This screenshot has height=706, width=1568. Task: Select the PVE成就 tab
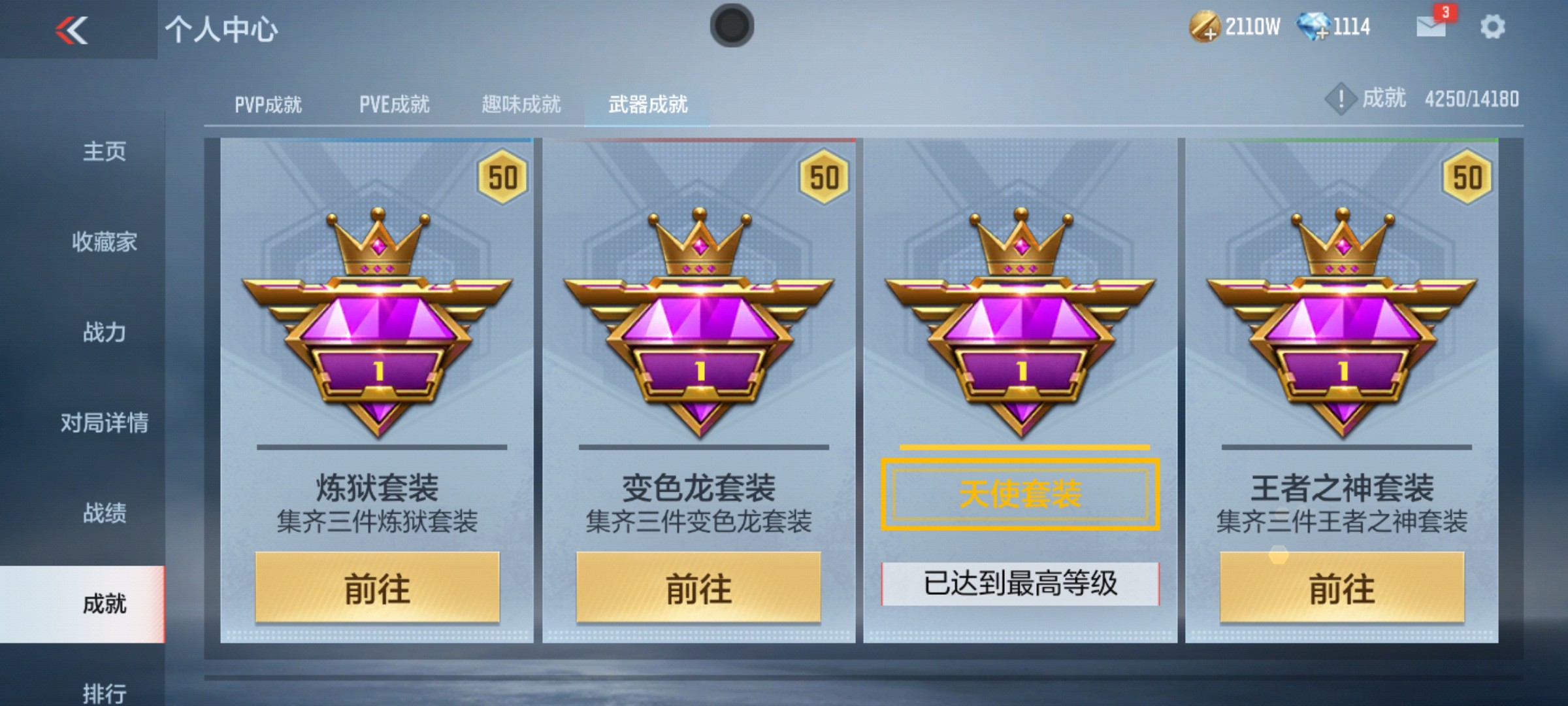pos(395,103)
